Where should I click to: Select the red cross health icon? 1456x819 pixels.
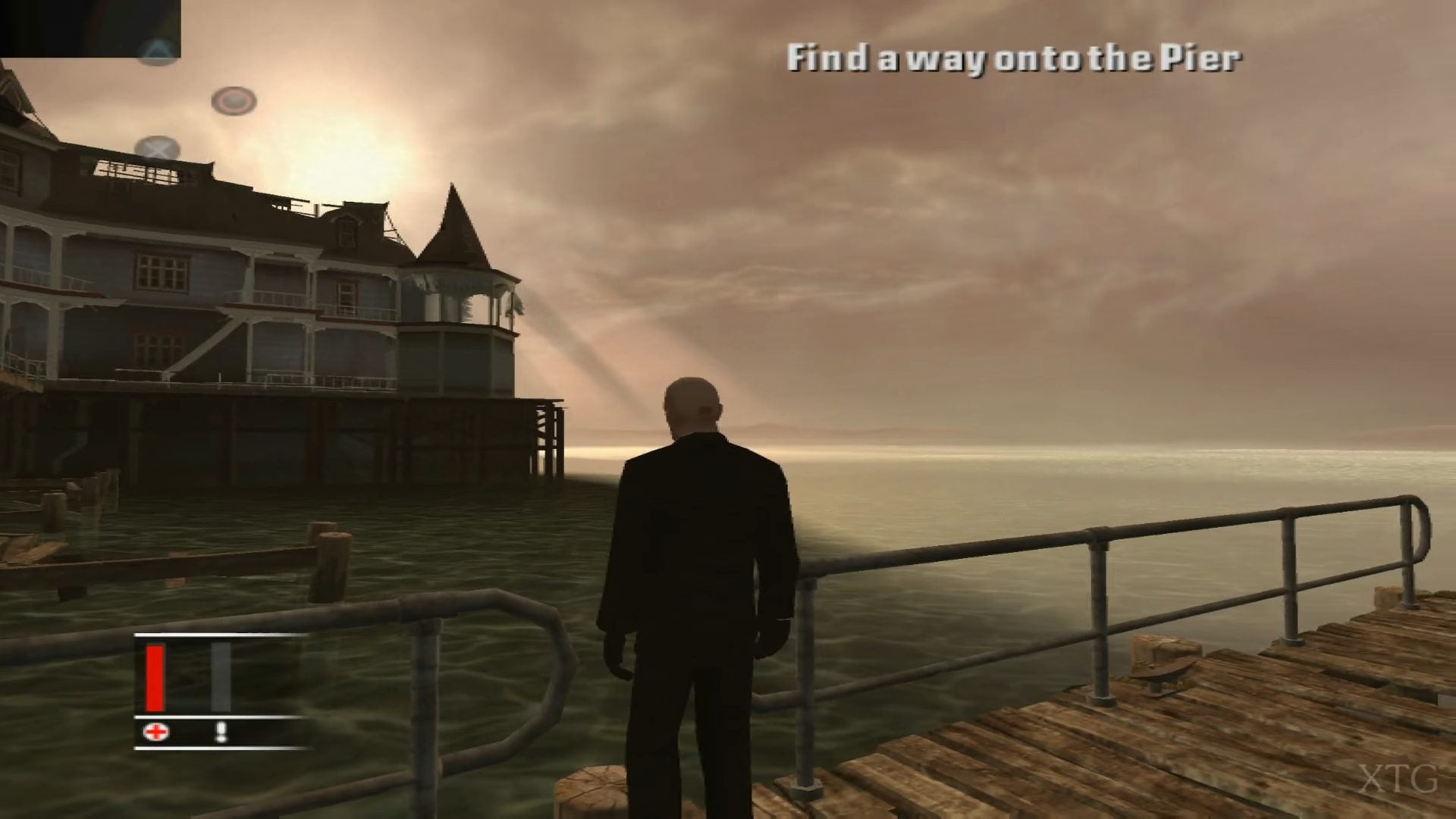point(156,732)
